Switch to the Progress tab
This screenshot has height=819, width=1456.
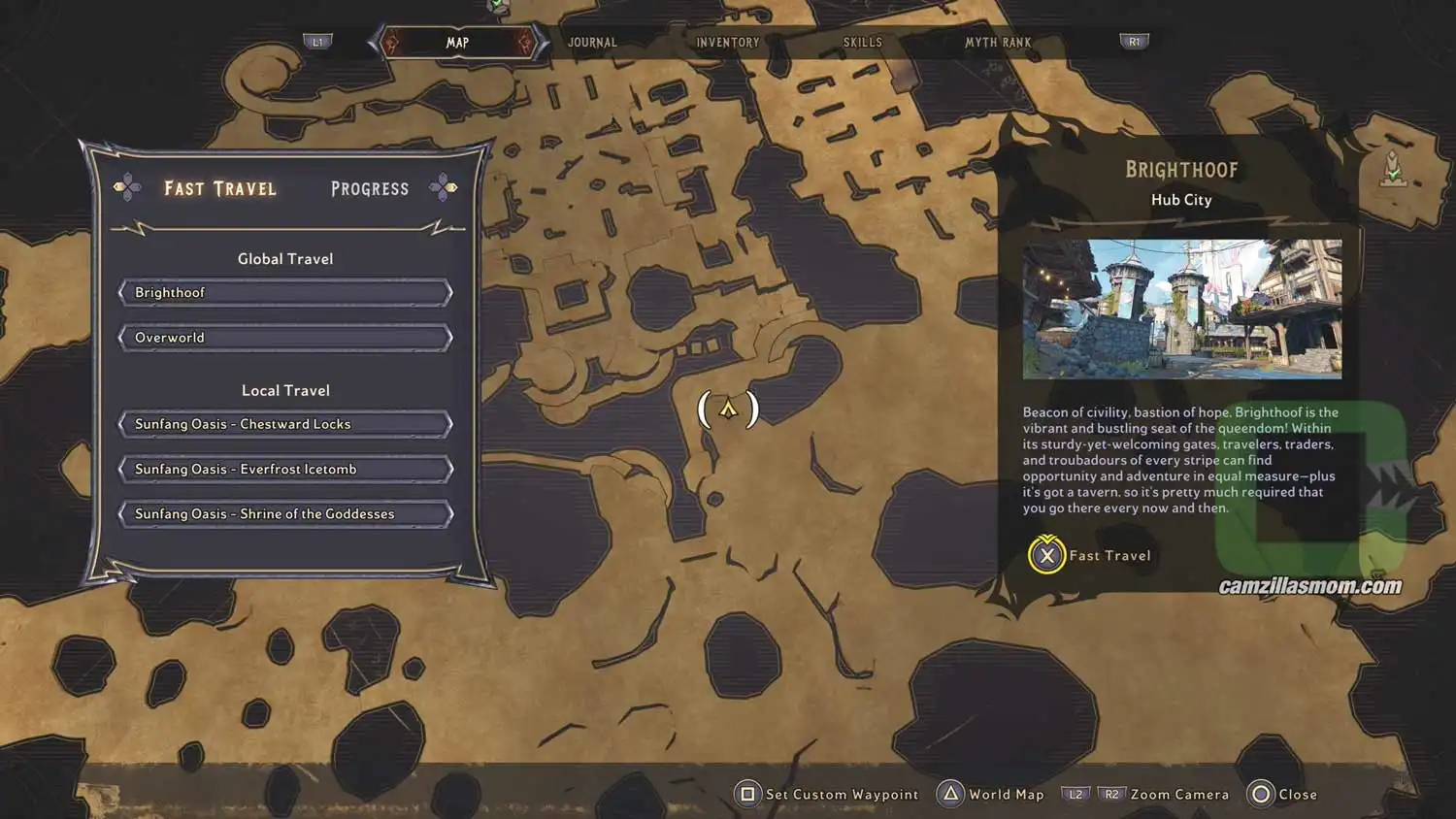tap(369, 188)
